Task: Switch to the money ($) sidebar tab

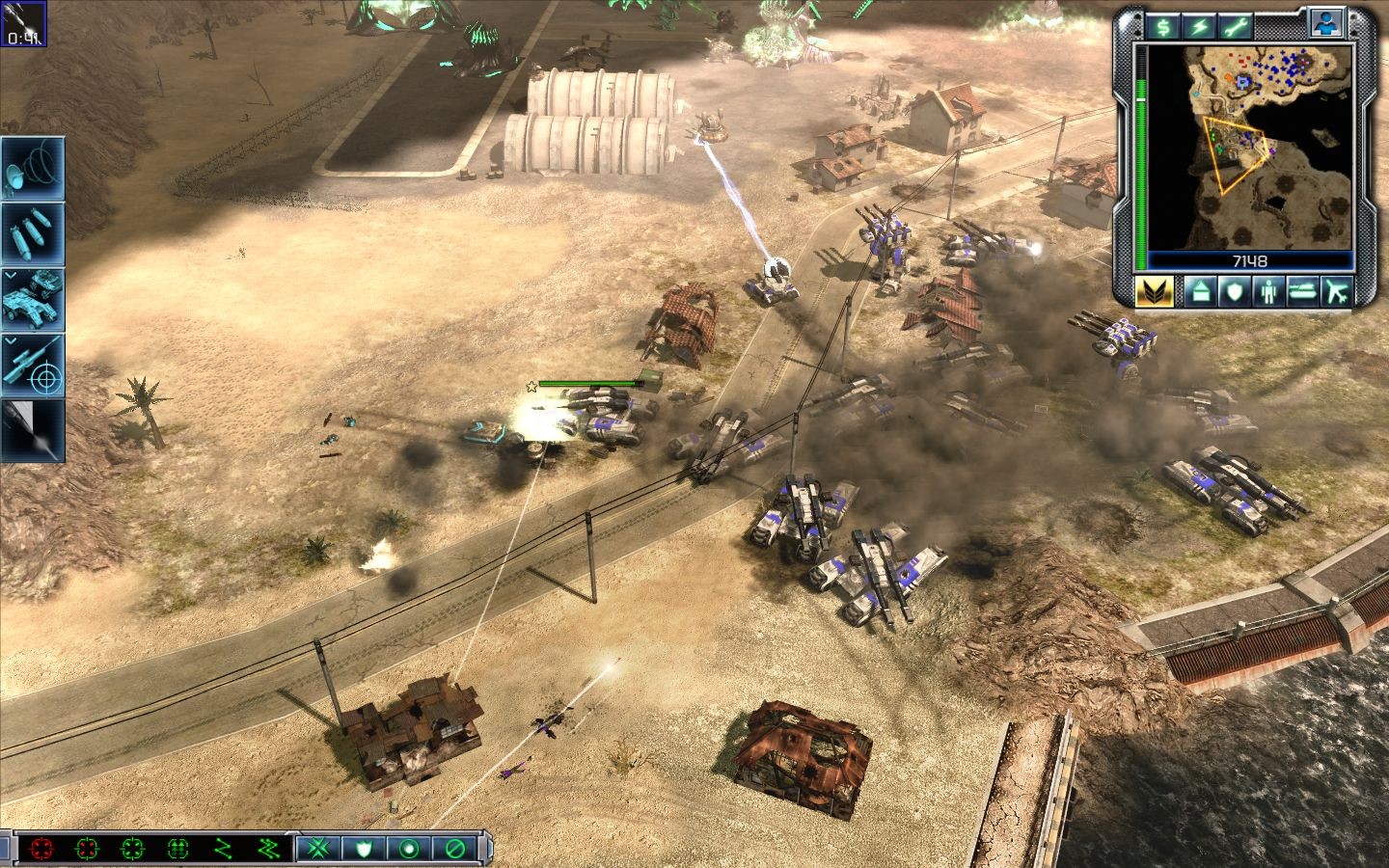Action: [1164, 25]
